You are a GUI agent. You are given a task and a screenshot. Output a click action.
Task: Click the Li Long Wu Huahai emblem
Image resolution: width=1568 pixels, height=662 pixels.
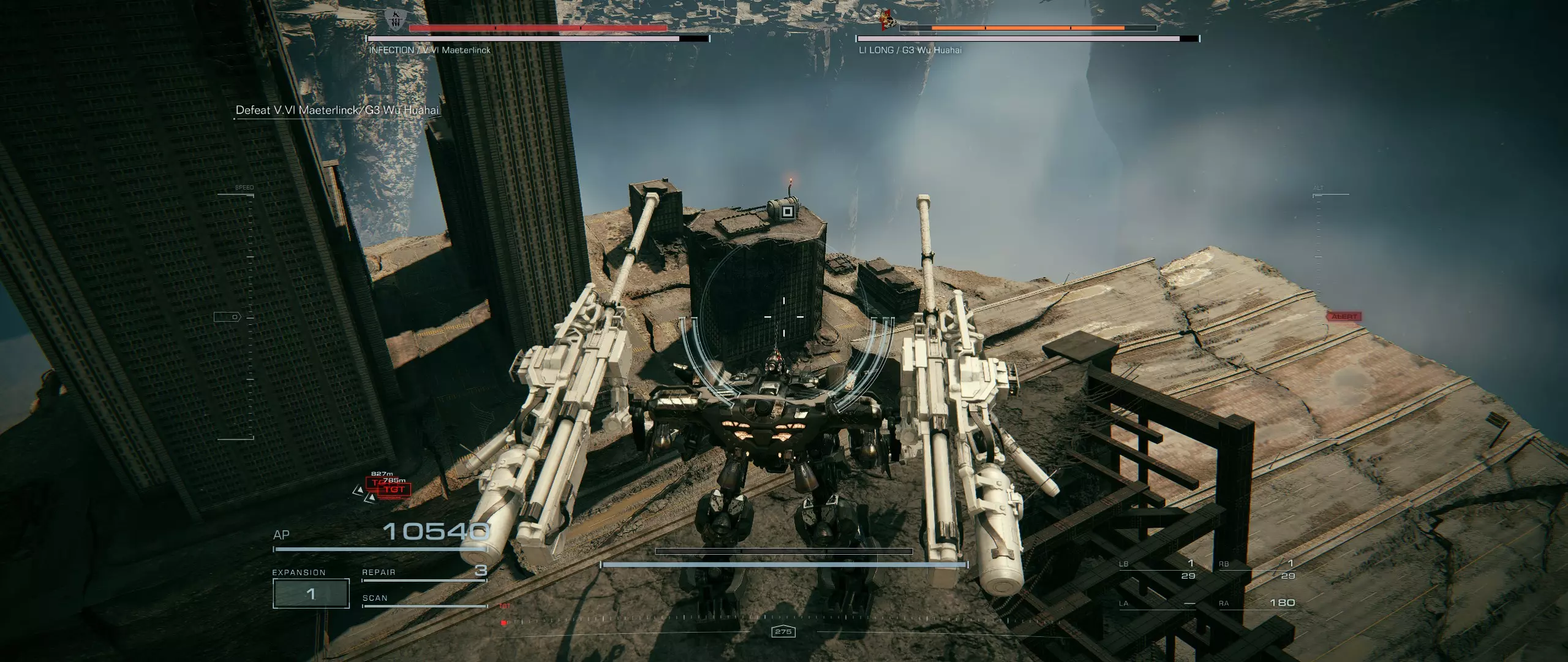[886, 20]
